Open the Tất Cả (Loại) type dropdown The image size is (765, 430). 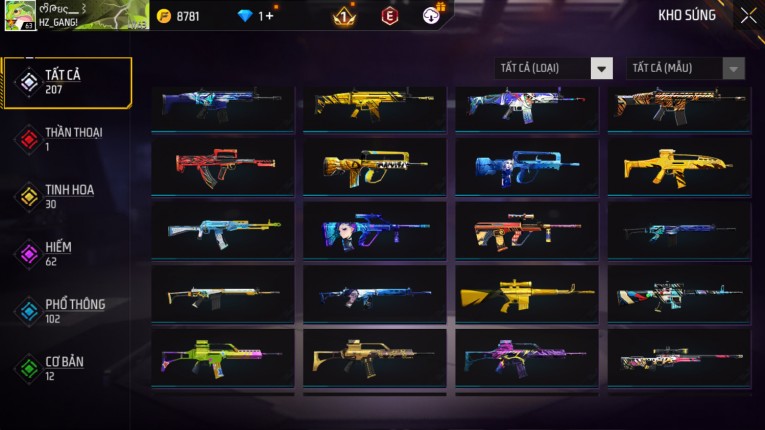pos(553,68)
